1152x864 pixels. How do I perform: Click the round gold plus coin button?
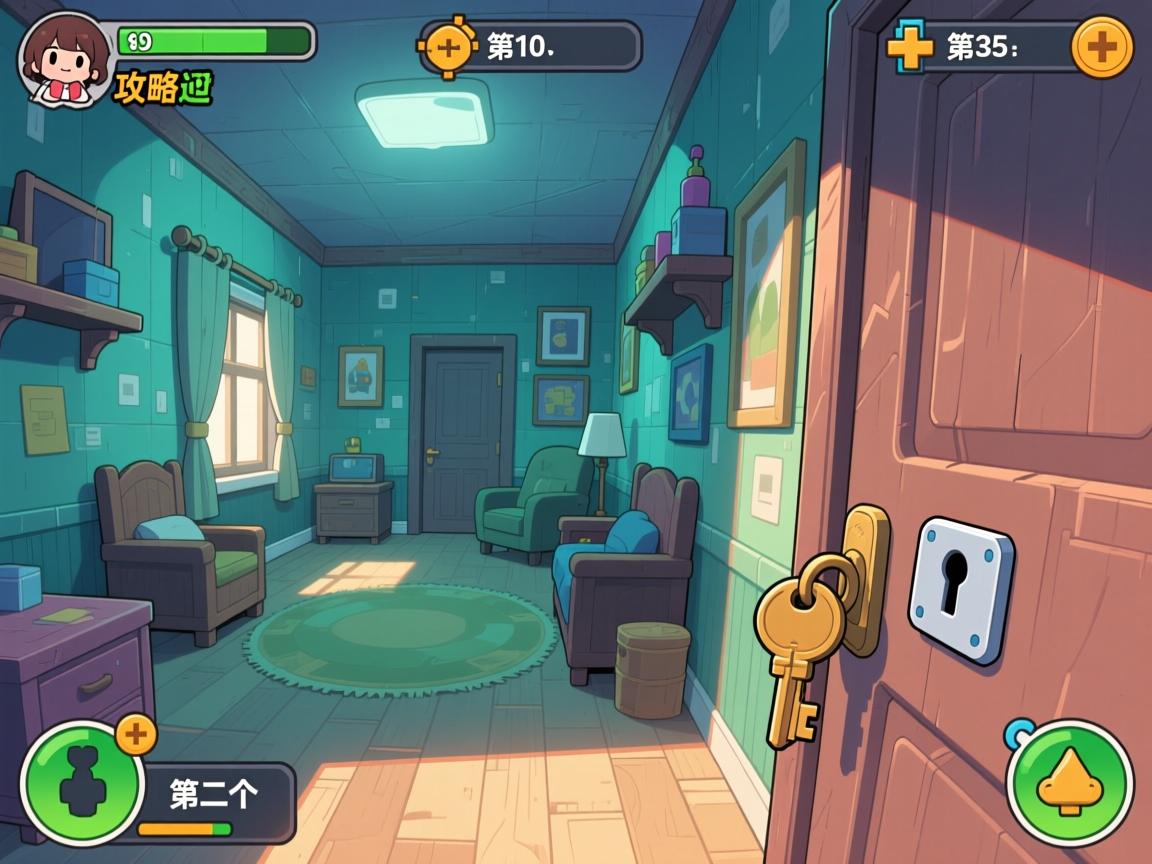tap(1102, 46)
